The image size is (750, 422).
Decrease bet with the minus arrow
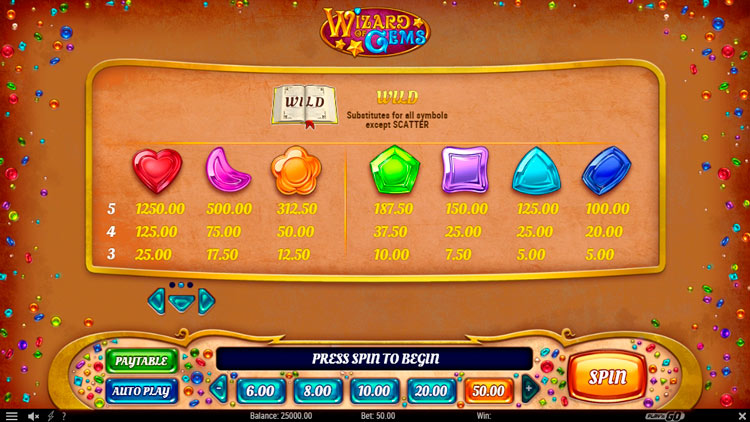(x=219, y=389)
